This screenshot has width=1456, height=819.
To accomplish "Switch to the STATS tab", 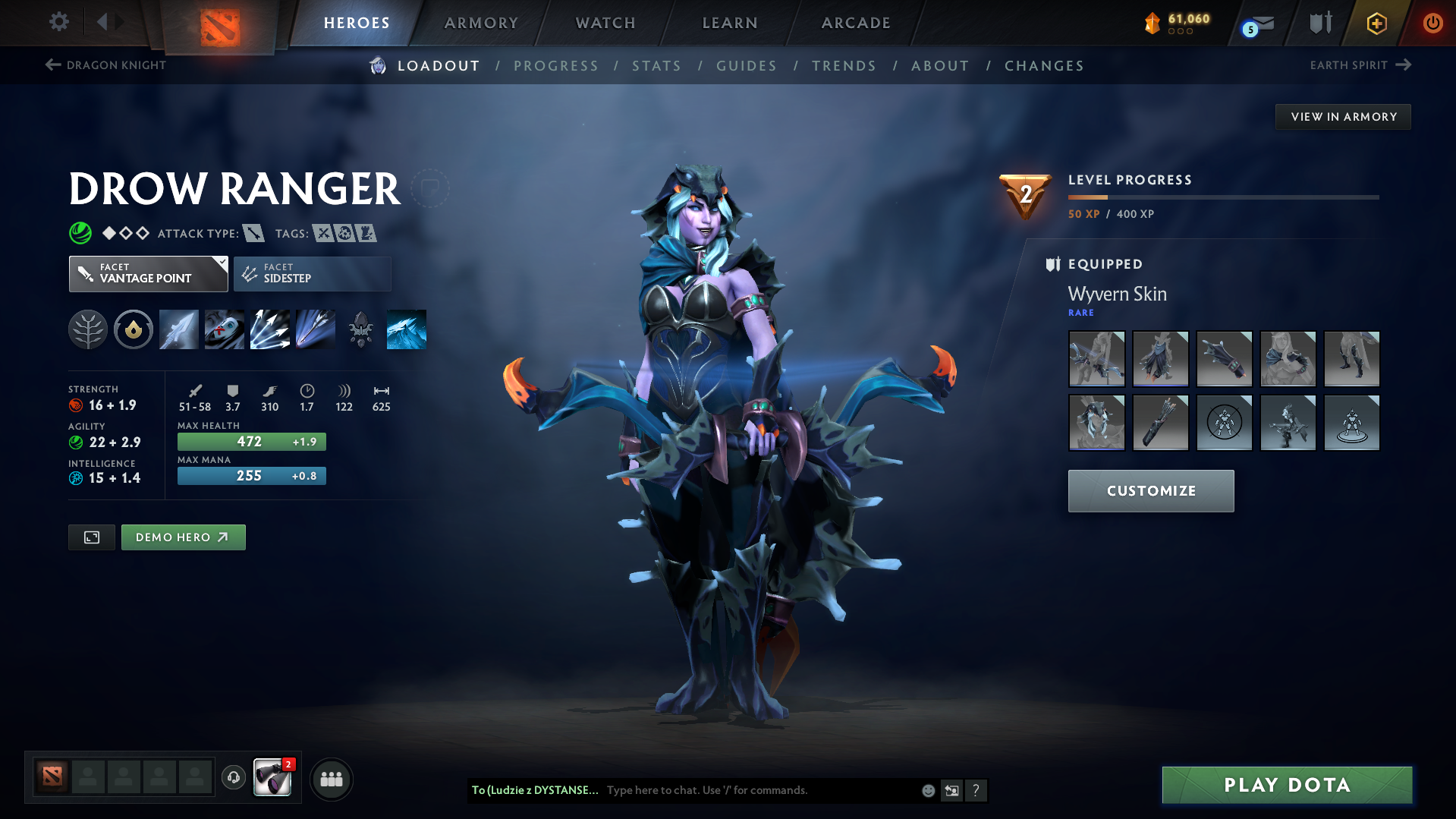I will pyautogui.click(x=656, y=66).
